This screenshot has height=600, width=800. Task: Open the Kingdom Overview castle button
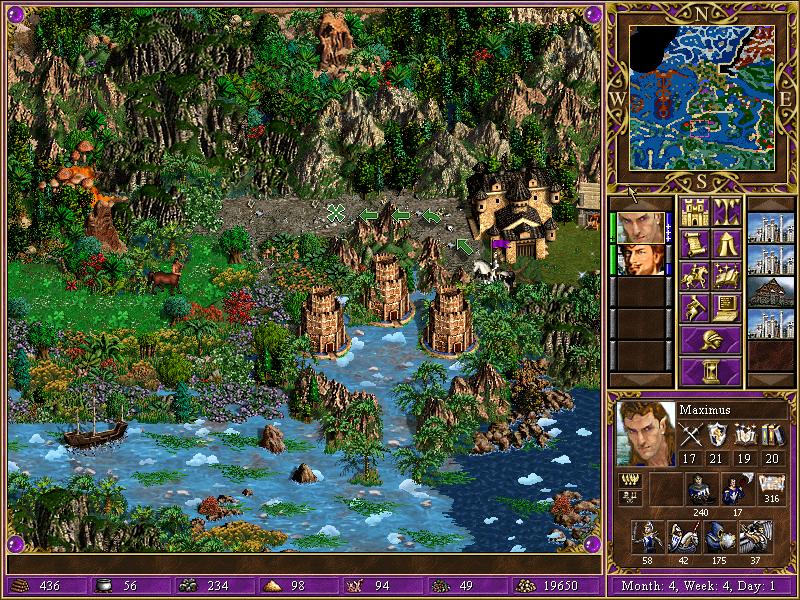(x=694, y=213)
